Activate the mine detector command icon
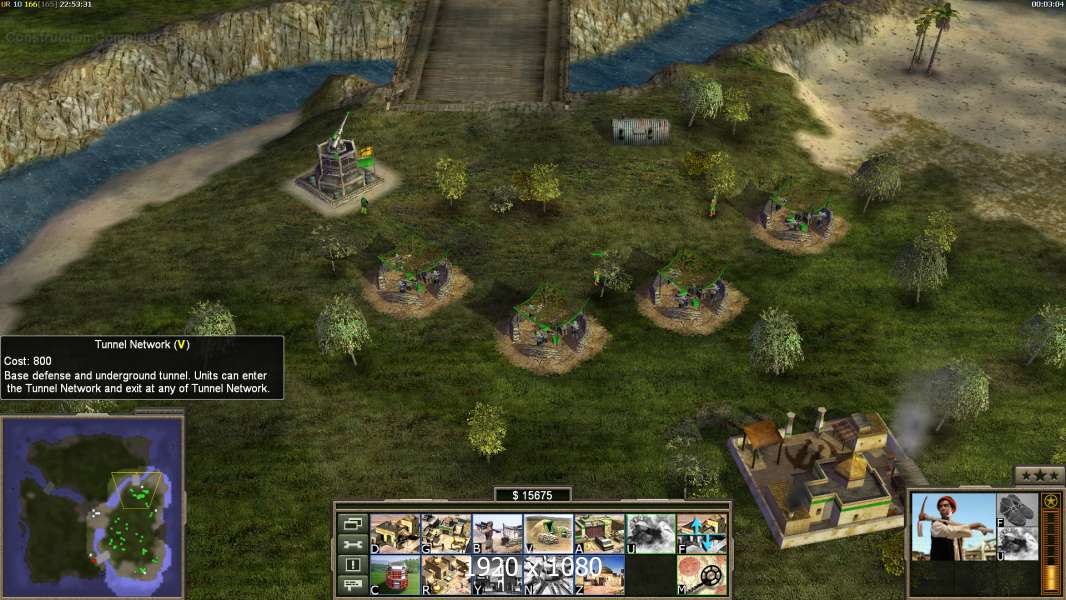 [701, 575]
